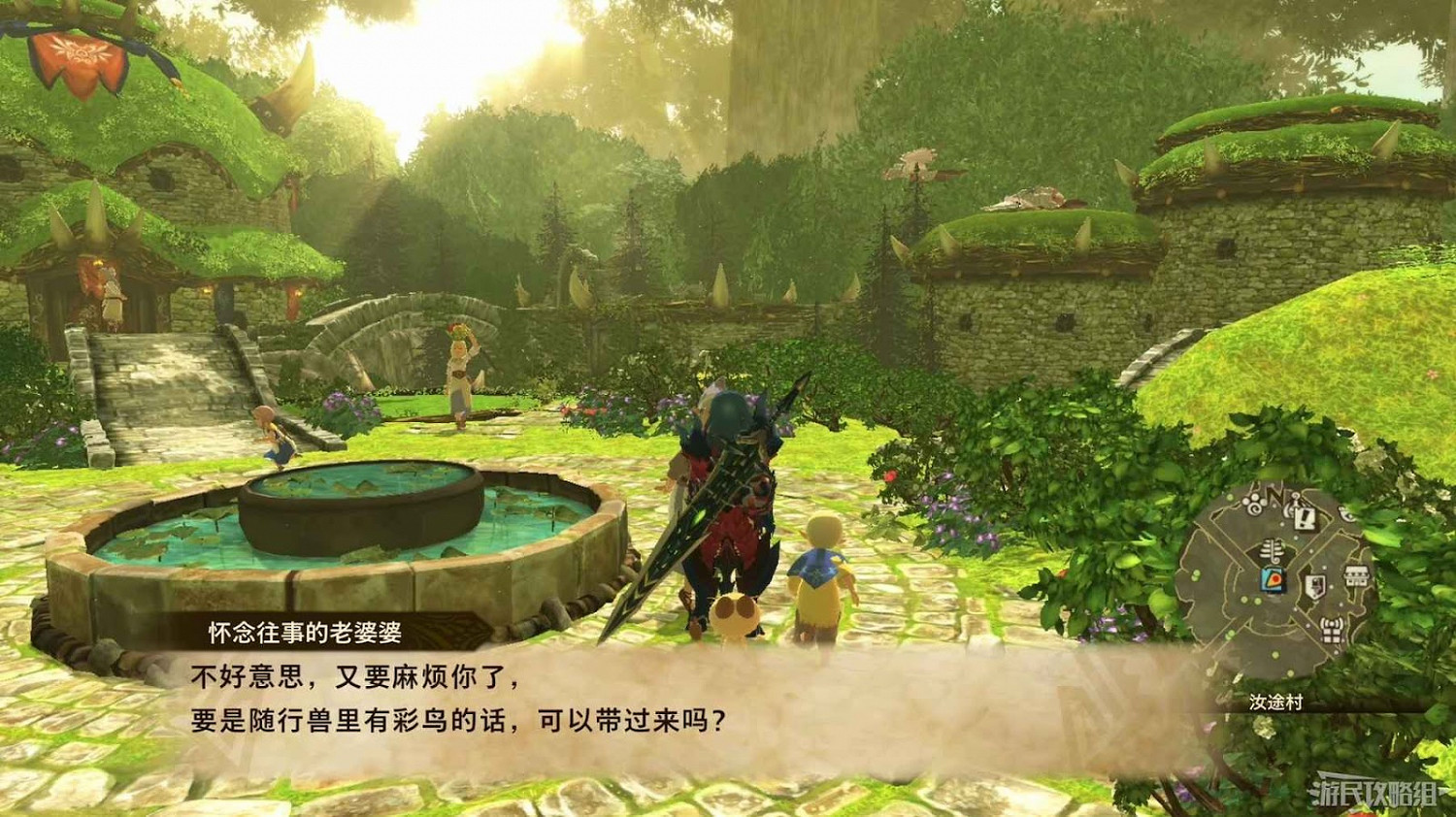Image resolution: width=1456 pixels, height=817 pixels.
Task: Click a green gathering dot on the minimap
Action: [1245, 599]
